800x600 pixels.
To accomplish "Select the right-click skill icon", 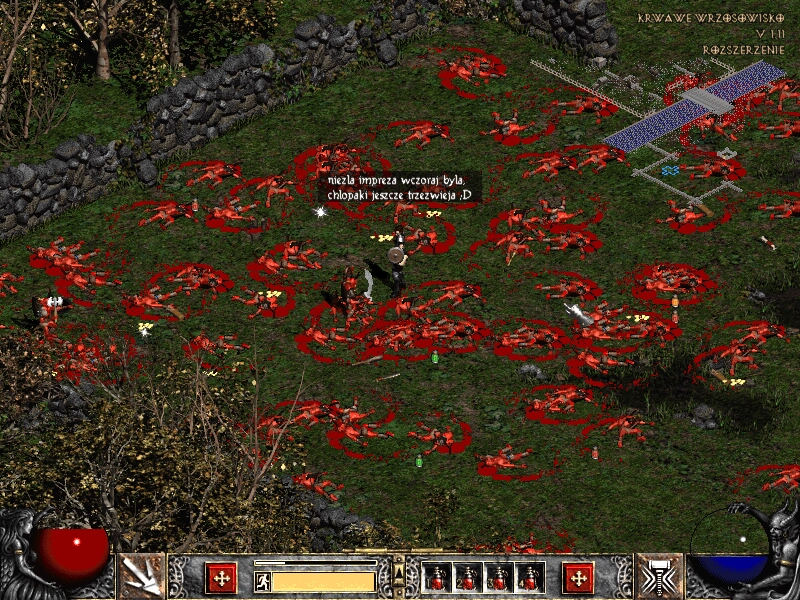I will click(659, 576).
